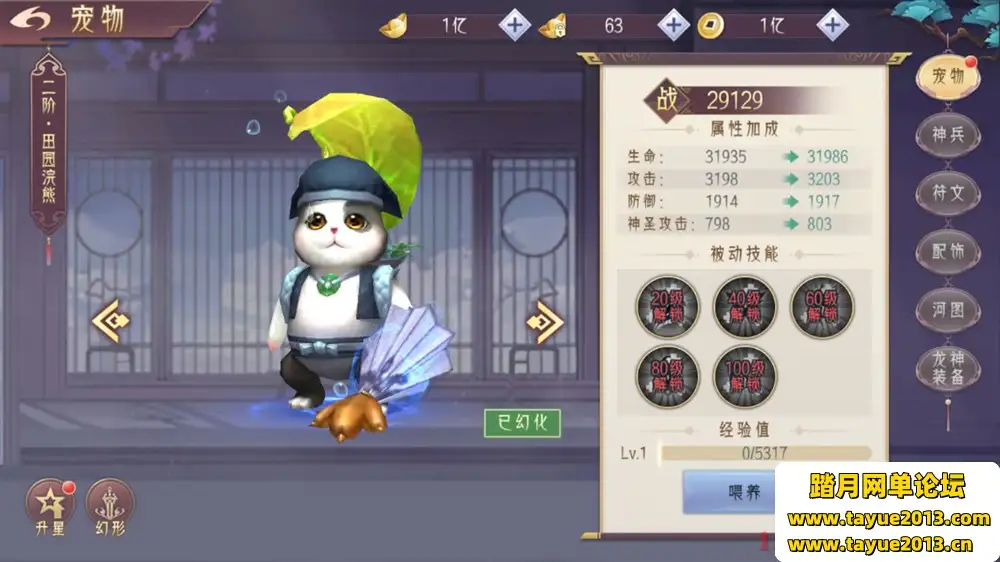The width and height of the screenshot is (1000, 562).
Task: Show the 龙神装备 dragon gear tab
Action: click(947, 368)
